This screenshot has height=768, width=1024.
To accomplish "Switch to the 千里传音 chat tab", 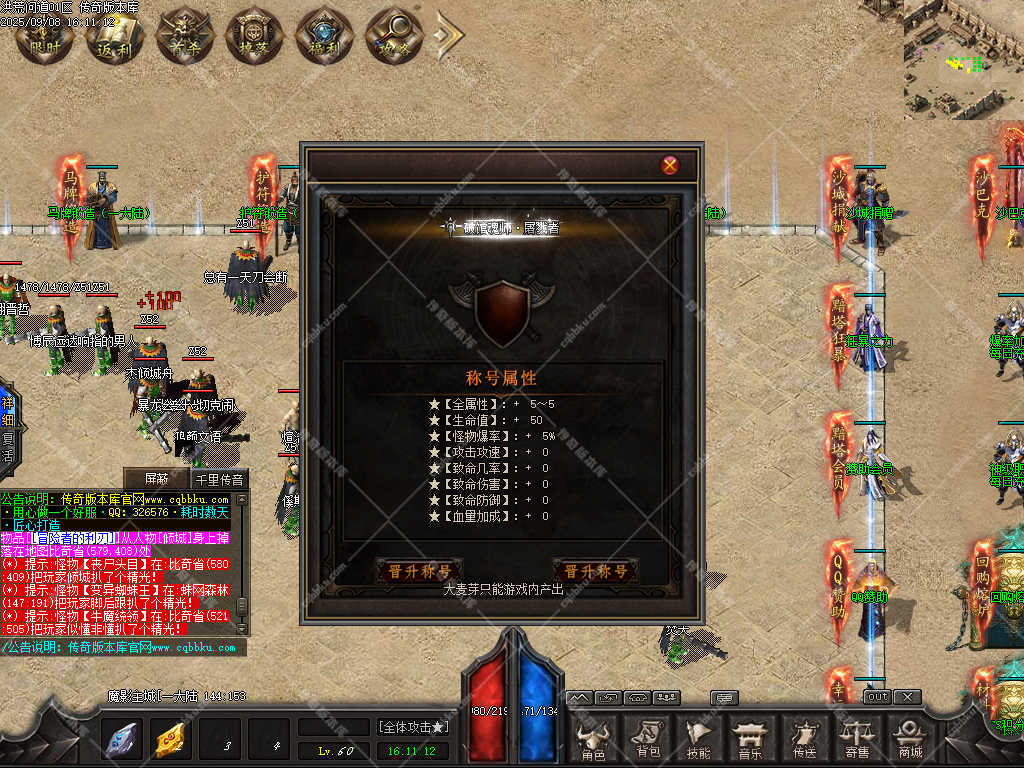I will point(218,478).
